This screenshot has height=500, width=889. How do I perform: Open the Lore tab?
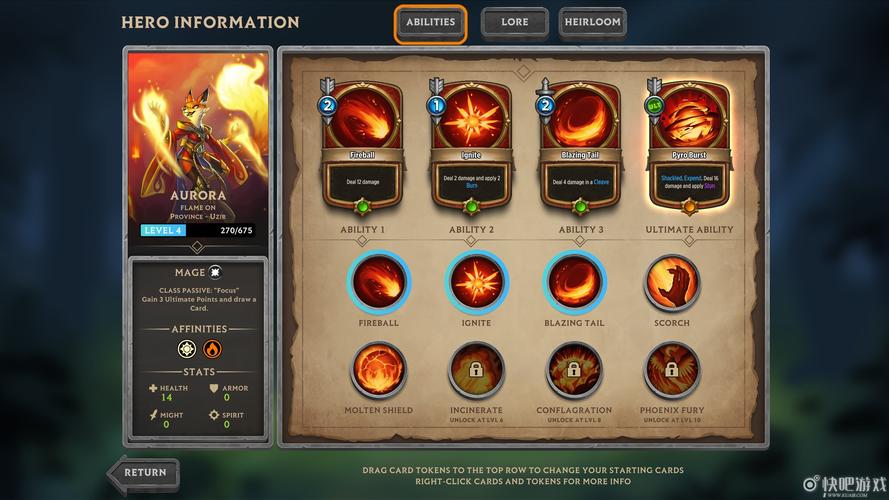click(514, 23)
